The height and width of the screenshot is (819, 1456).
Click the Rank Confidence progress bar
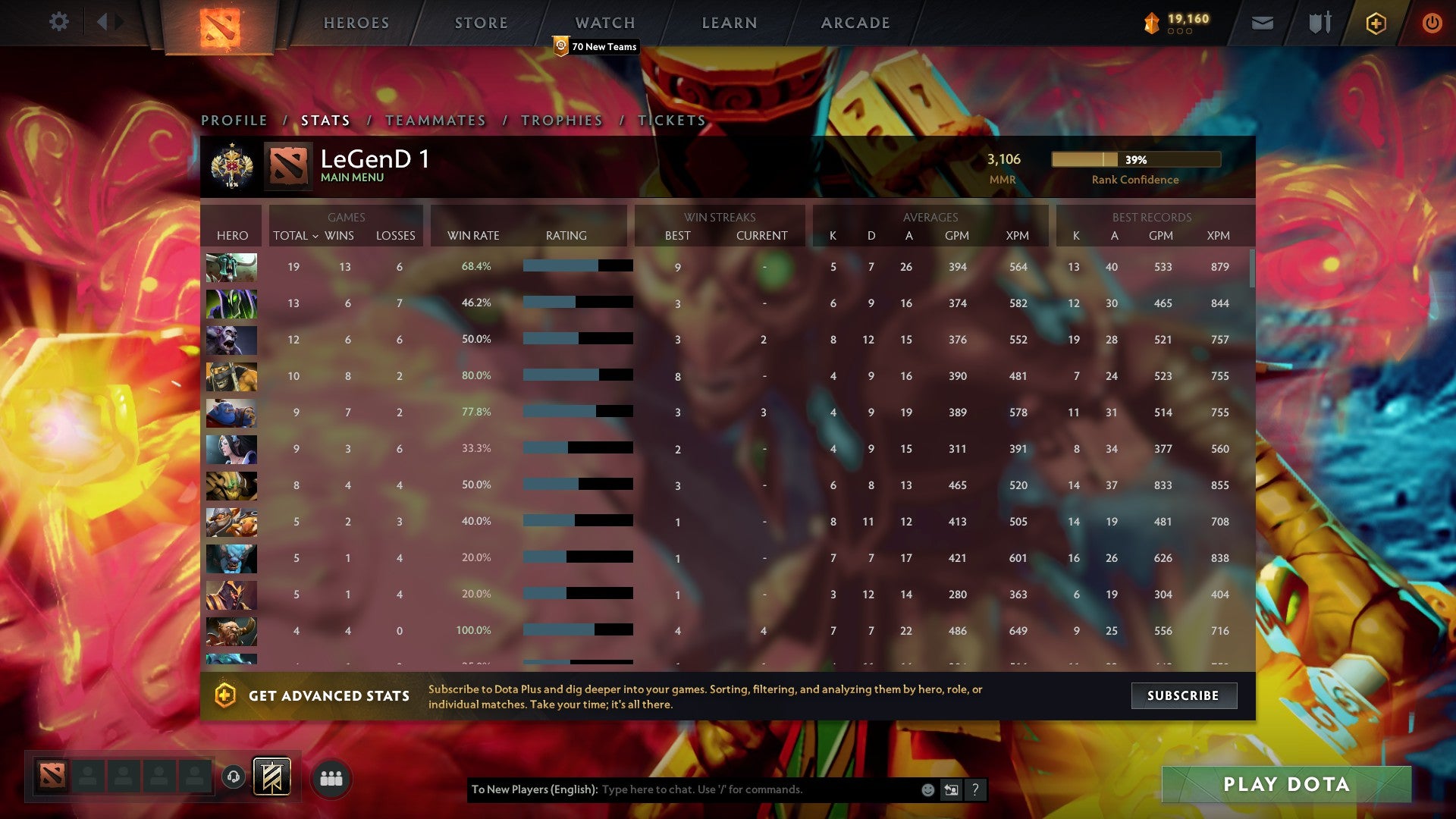(x=1135, y=160)
